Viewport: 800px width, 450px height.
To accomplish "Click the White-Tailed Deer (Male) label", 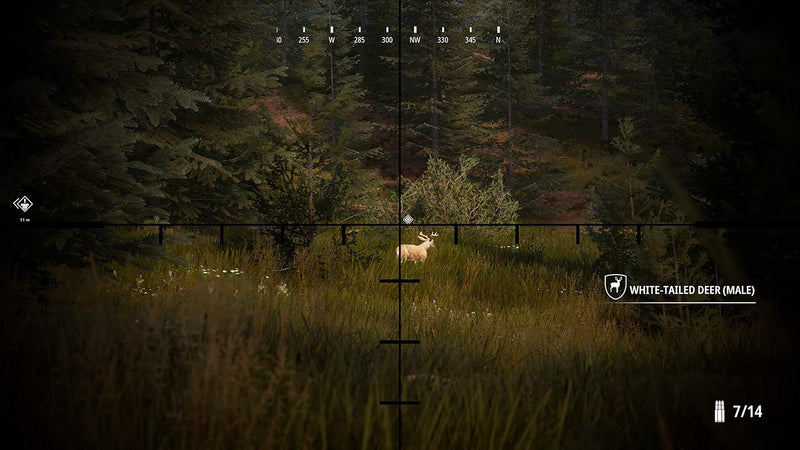I will point(692,291).
